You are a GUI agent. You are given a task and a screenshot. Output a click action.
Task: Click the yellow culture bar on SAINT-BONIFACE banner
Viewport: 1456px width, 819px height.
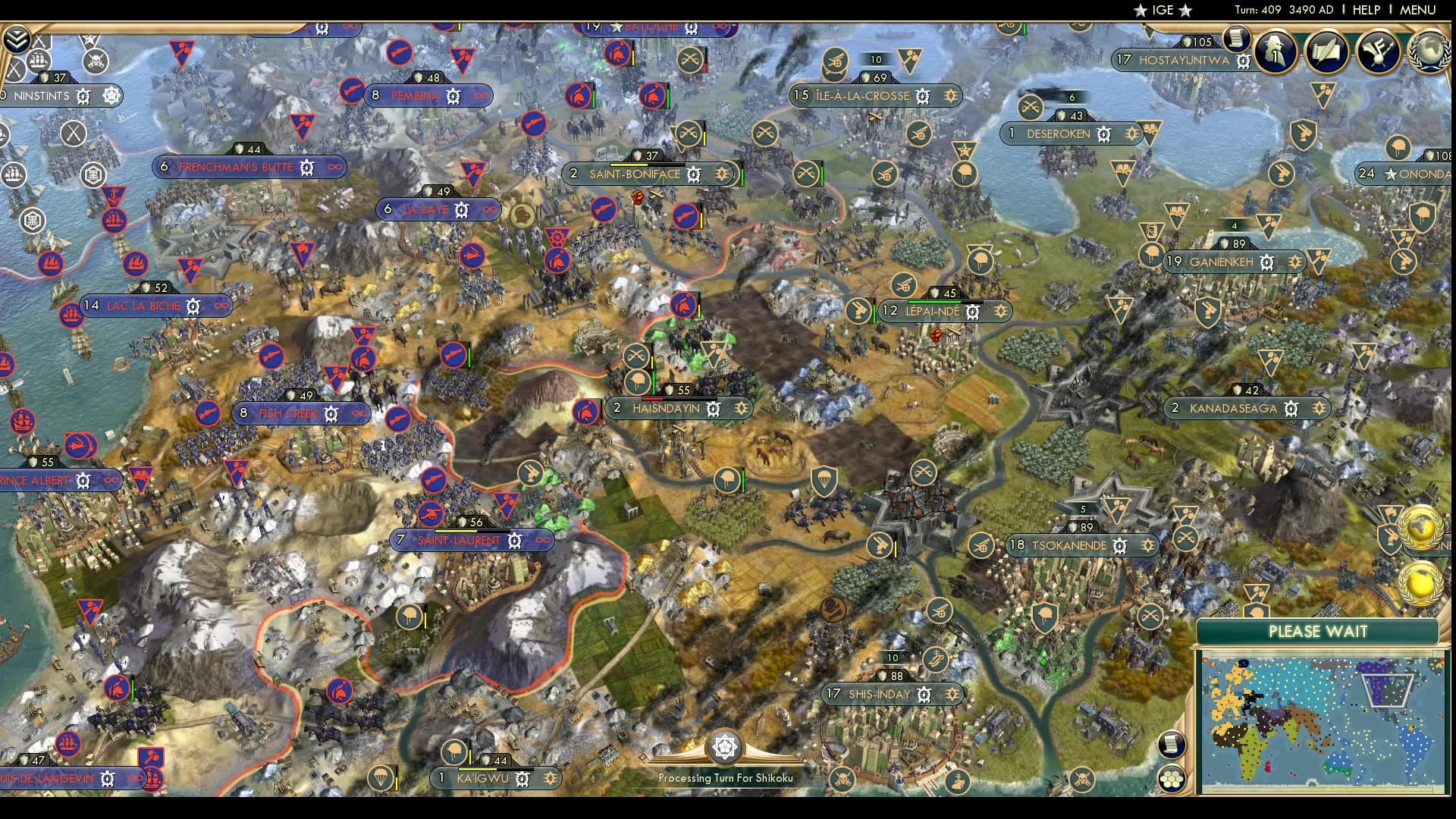[628, 164]
